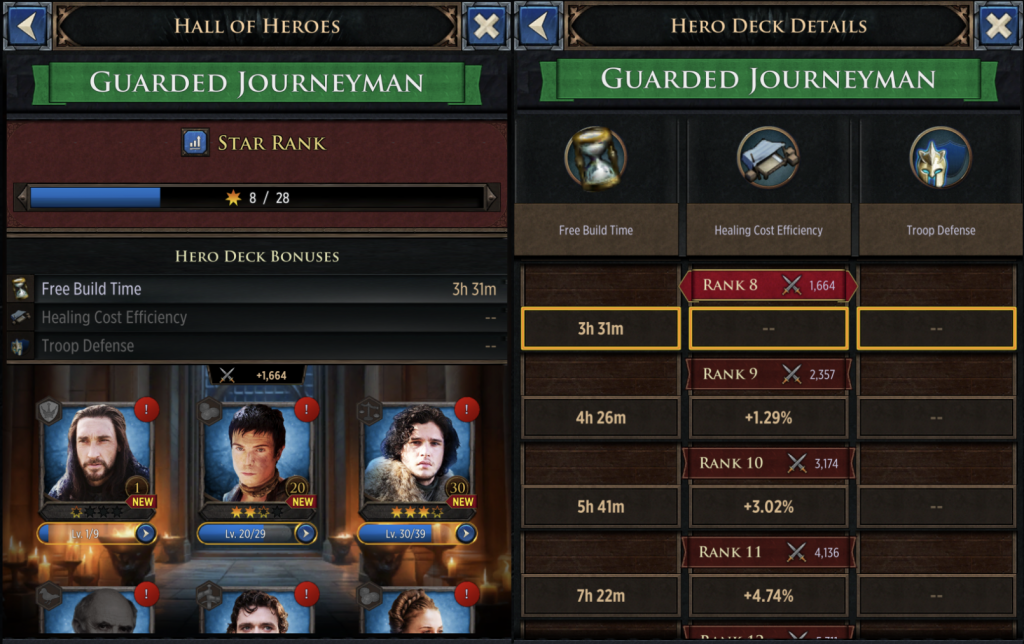Select the Healing Cost Efficiency bonus row
This screenshot has height=644, width=1024.
(x=256, y=318)
